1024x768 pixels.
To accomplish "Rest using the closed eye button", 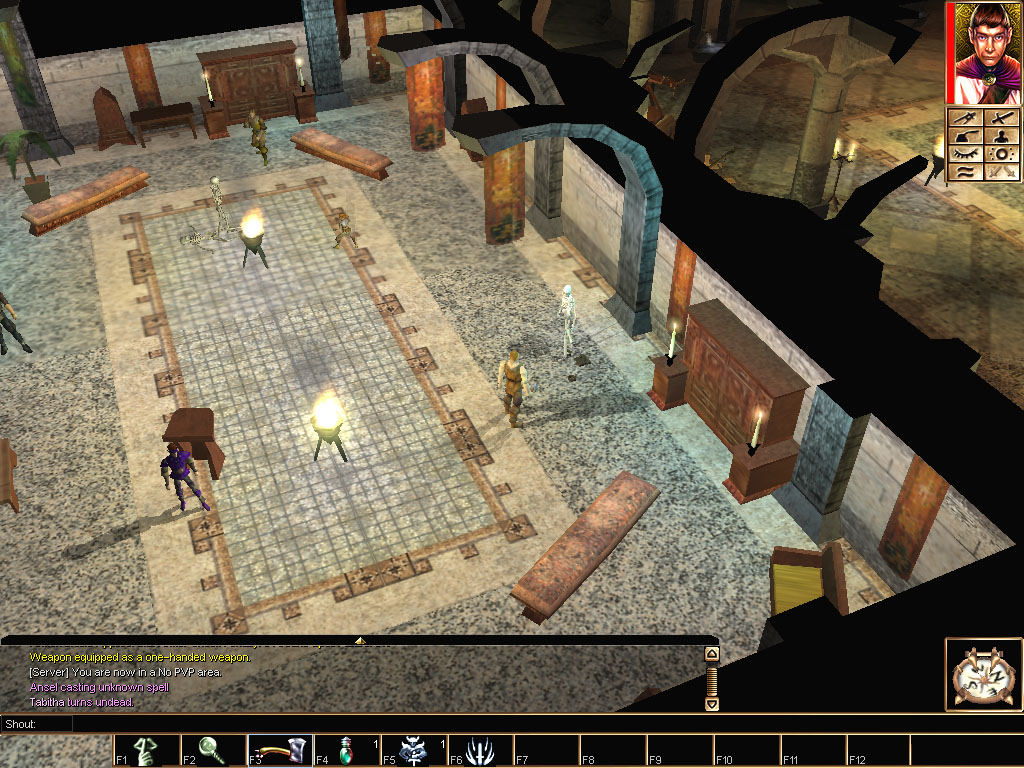I will [965, 154].
